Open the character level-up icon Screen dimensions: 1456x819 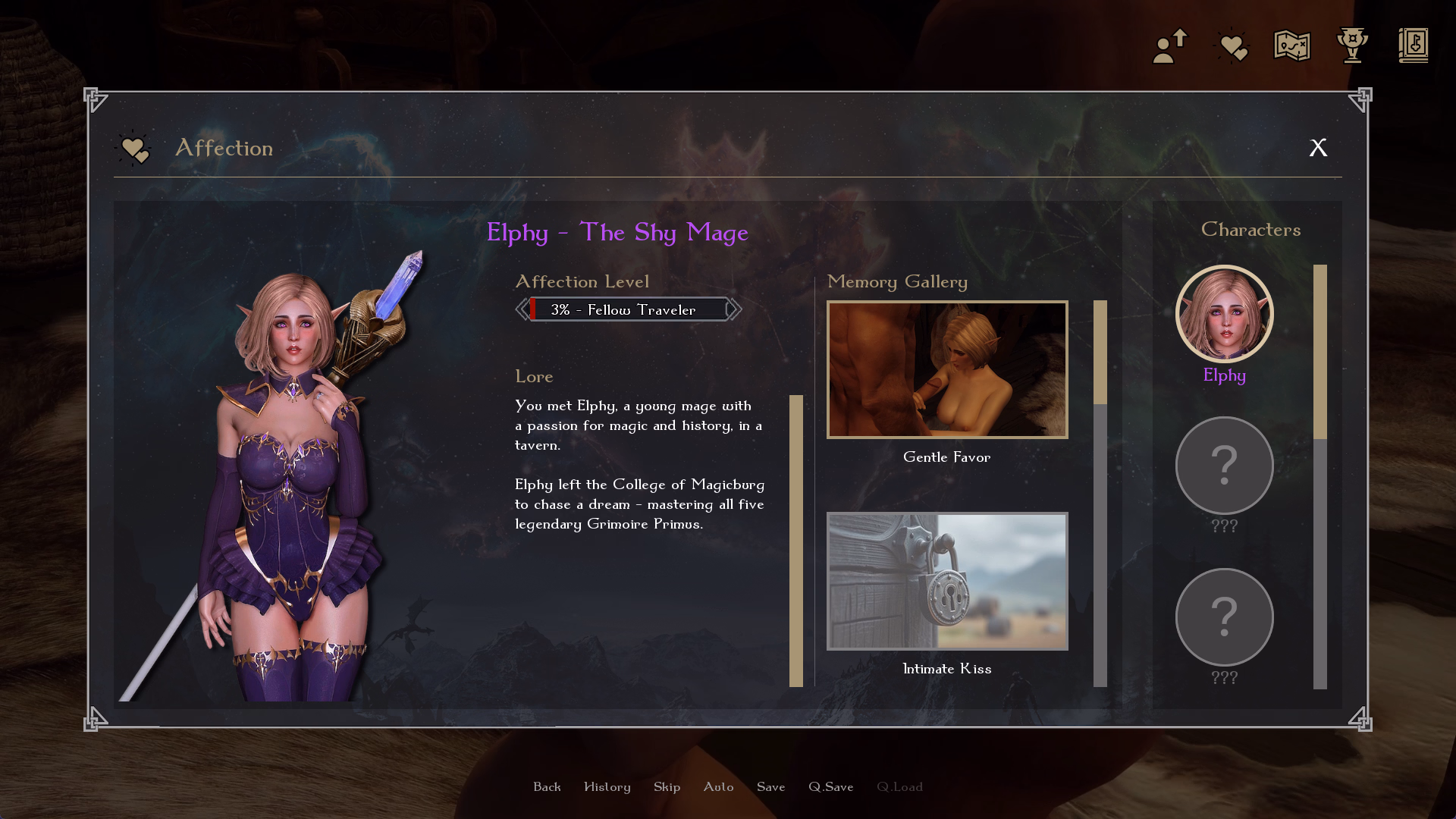1170,46
